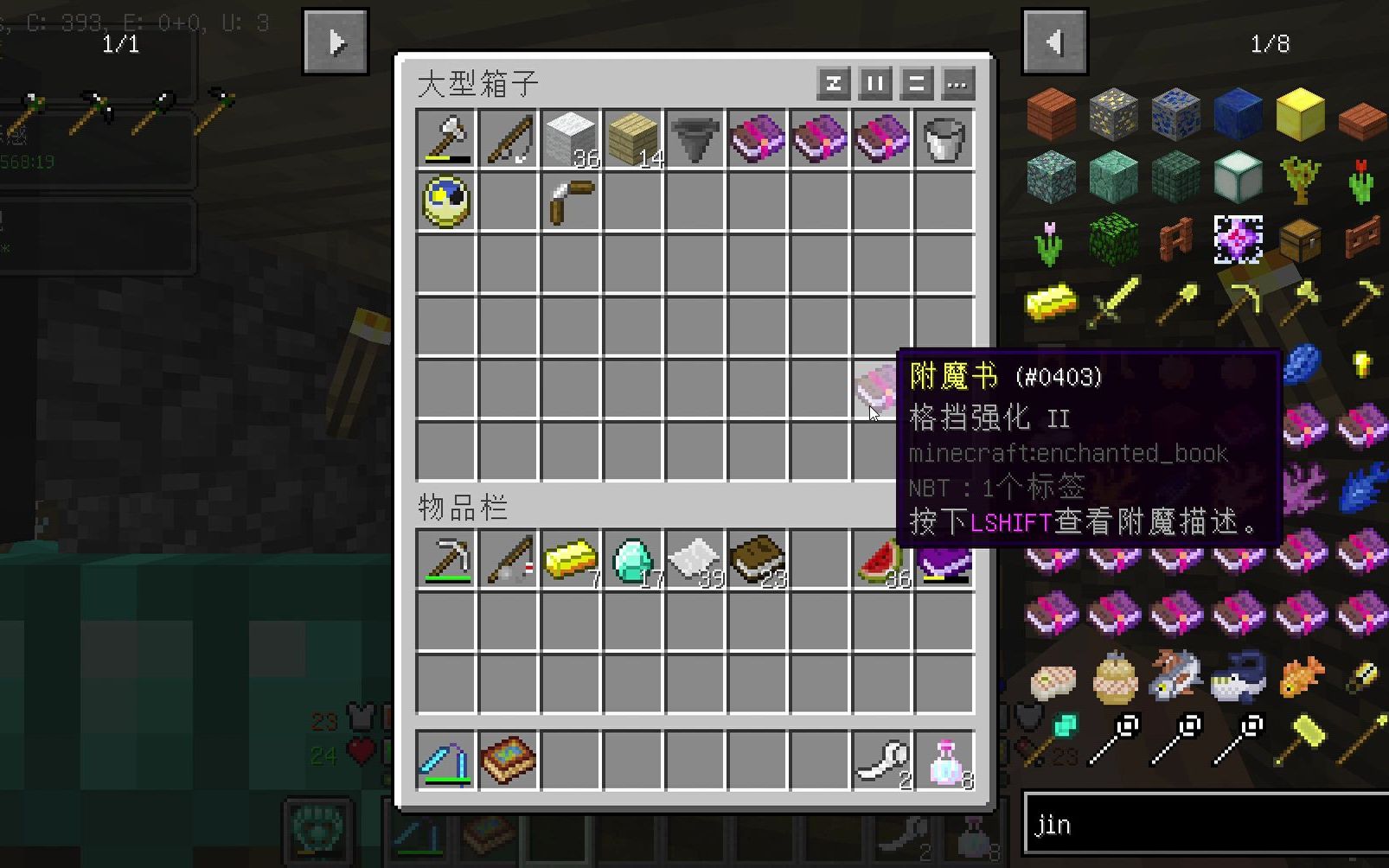Select the clock in the chest

[446, 201]
